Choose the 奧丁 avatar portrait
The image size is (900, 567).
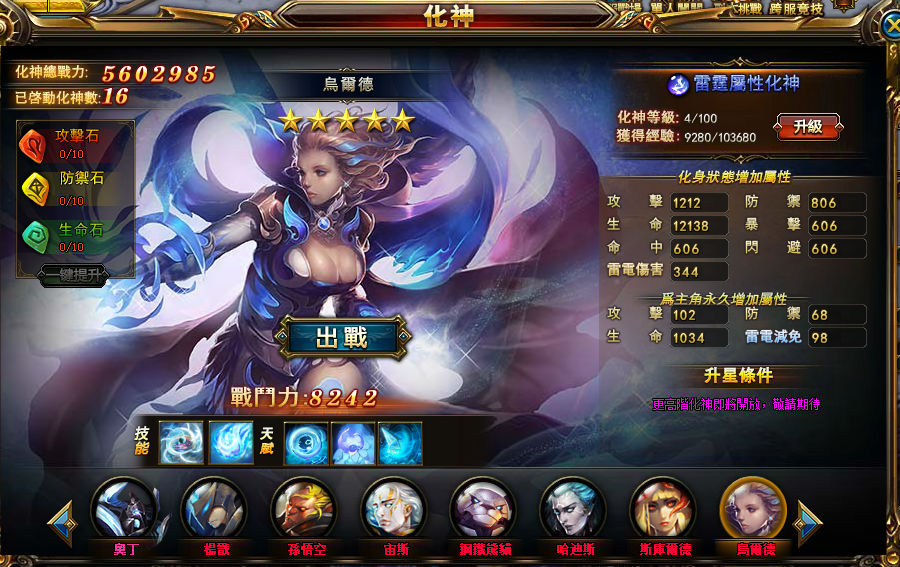point(124,510)
